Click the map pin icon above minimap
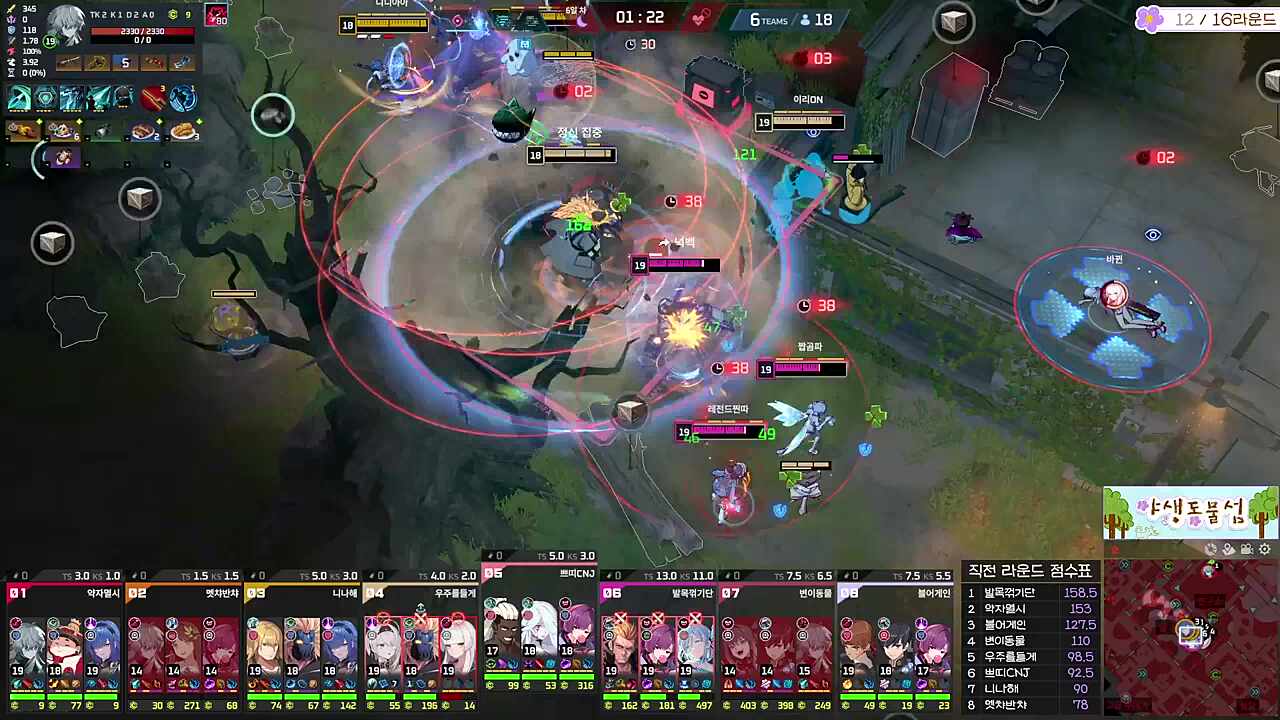This screenshot has height=720, width=1280. [x=1229, y=549]
